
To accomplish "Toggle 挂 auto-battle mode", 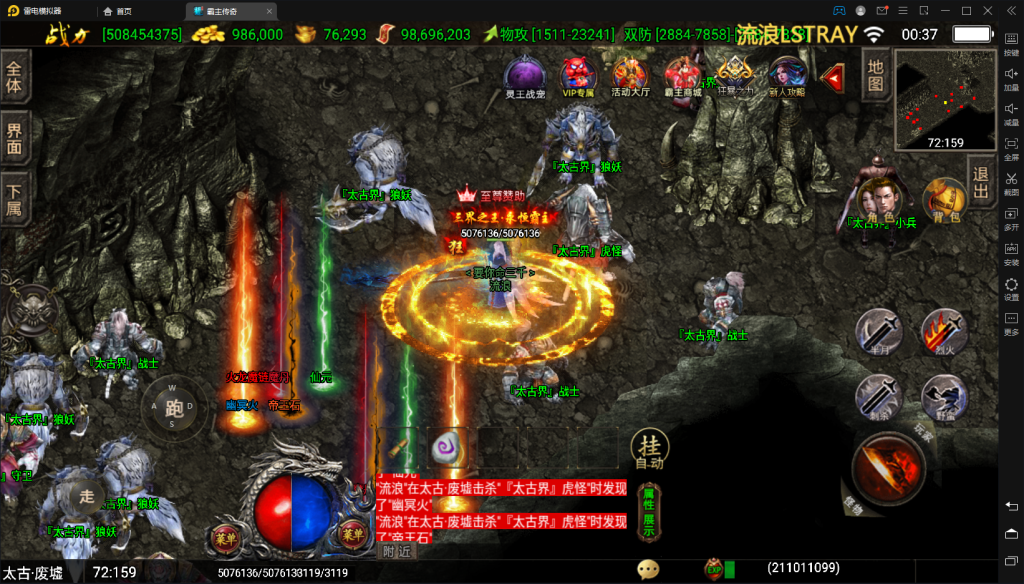I will (x=648, y=451).
